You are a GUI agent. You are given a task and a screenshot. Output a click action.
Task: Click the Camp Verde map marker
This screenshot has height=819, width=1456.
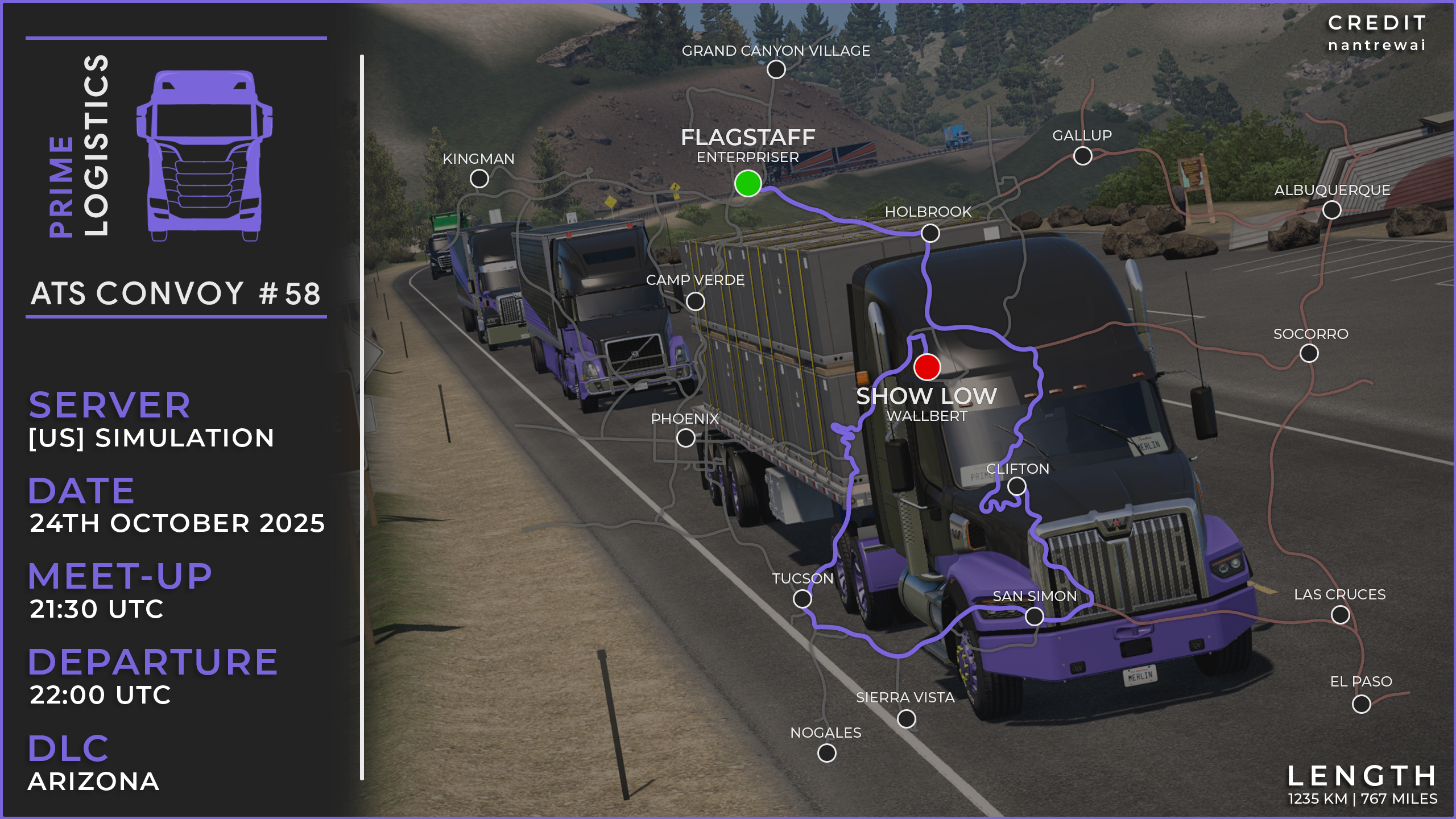click(695, 301)
